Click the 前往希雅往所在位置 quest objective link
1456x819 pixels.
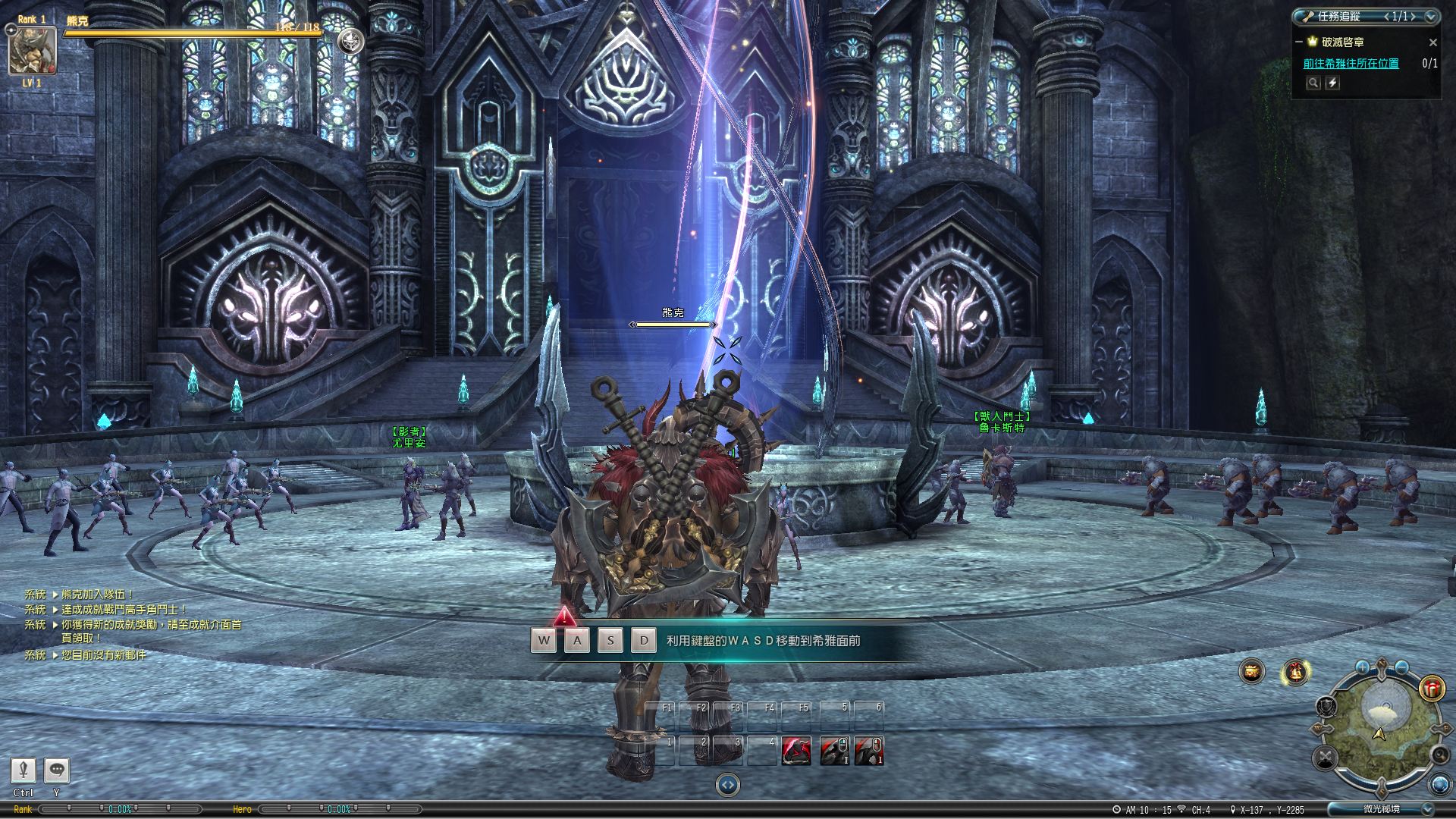coord(1351,64)
